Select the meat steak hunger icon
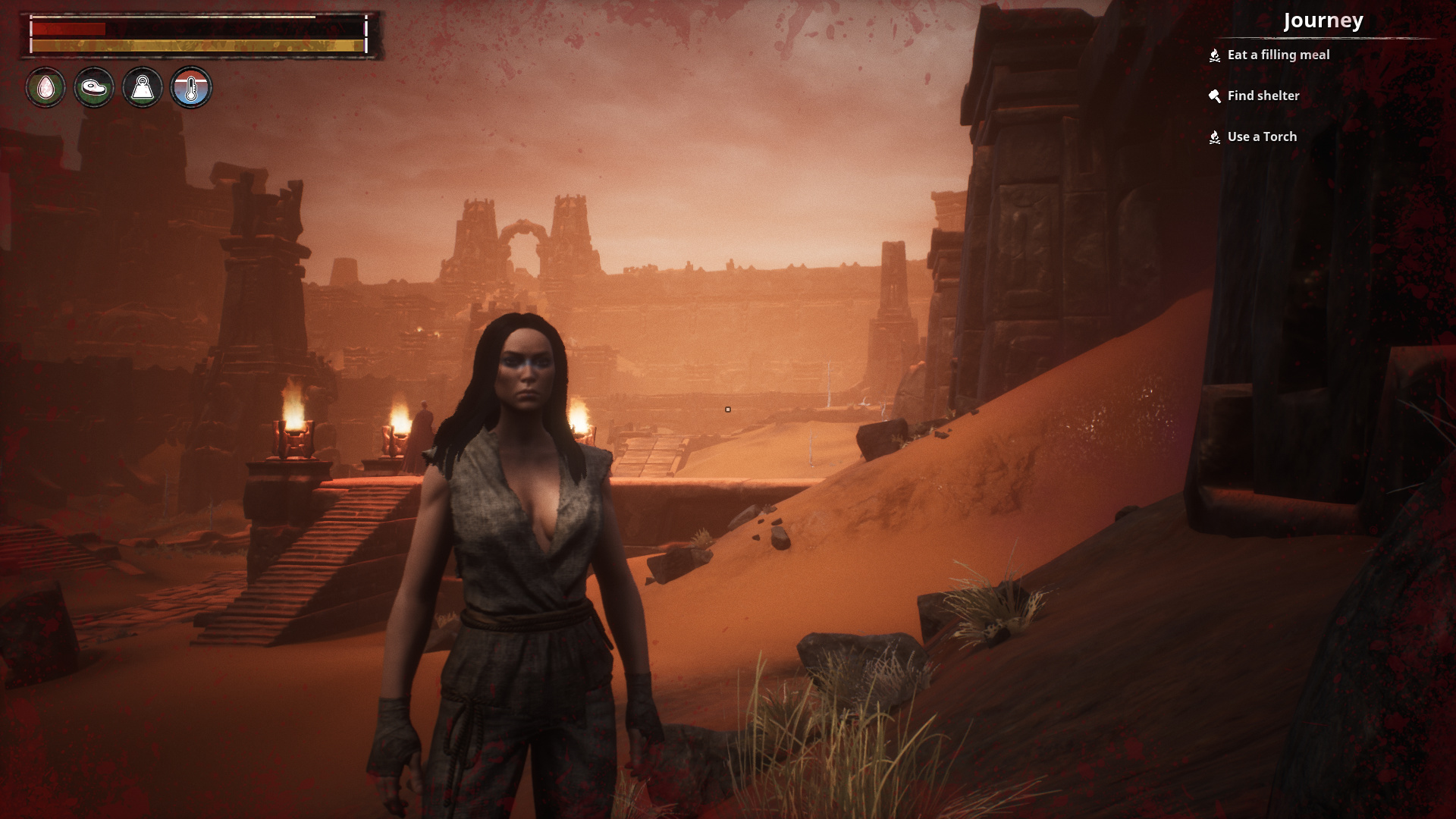 pos(94,88)
